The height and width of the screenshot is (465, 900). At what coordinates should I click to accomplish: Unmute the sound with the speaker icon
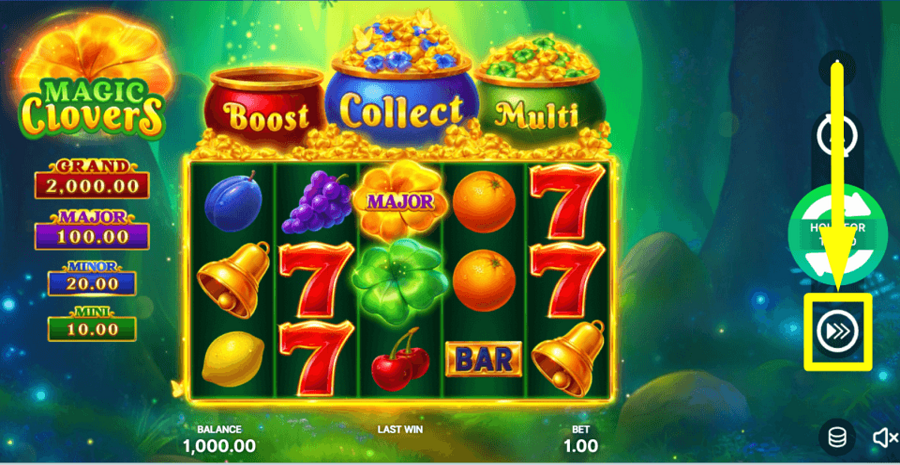click(x=884, y=437)
